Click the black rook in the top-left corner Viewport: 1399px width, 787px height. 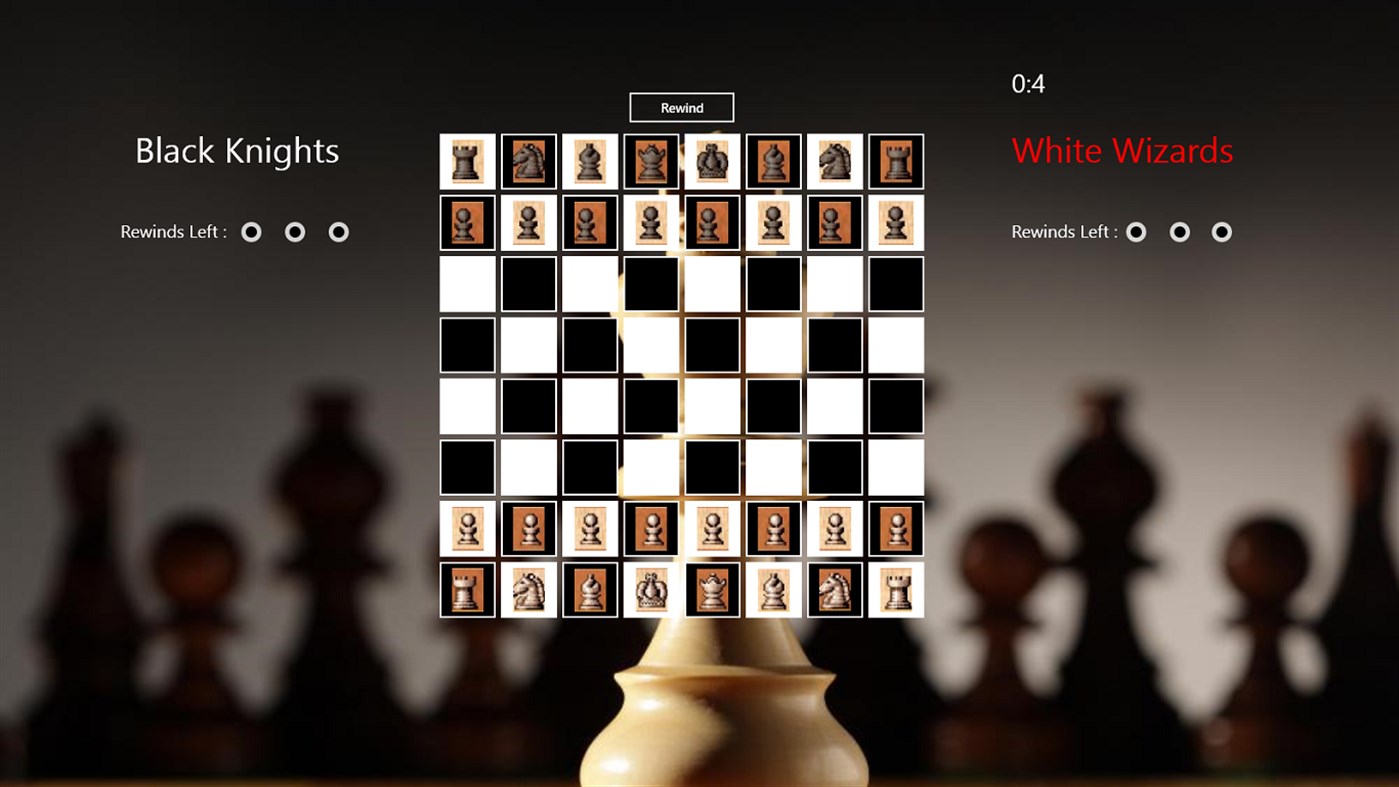(x=467, y=161)
